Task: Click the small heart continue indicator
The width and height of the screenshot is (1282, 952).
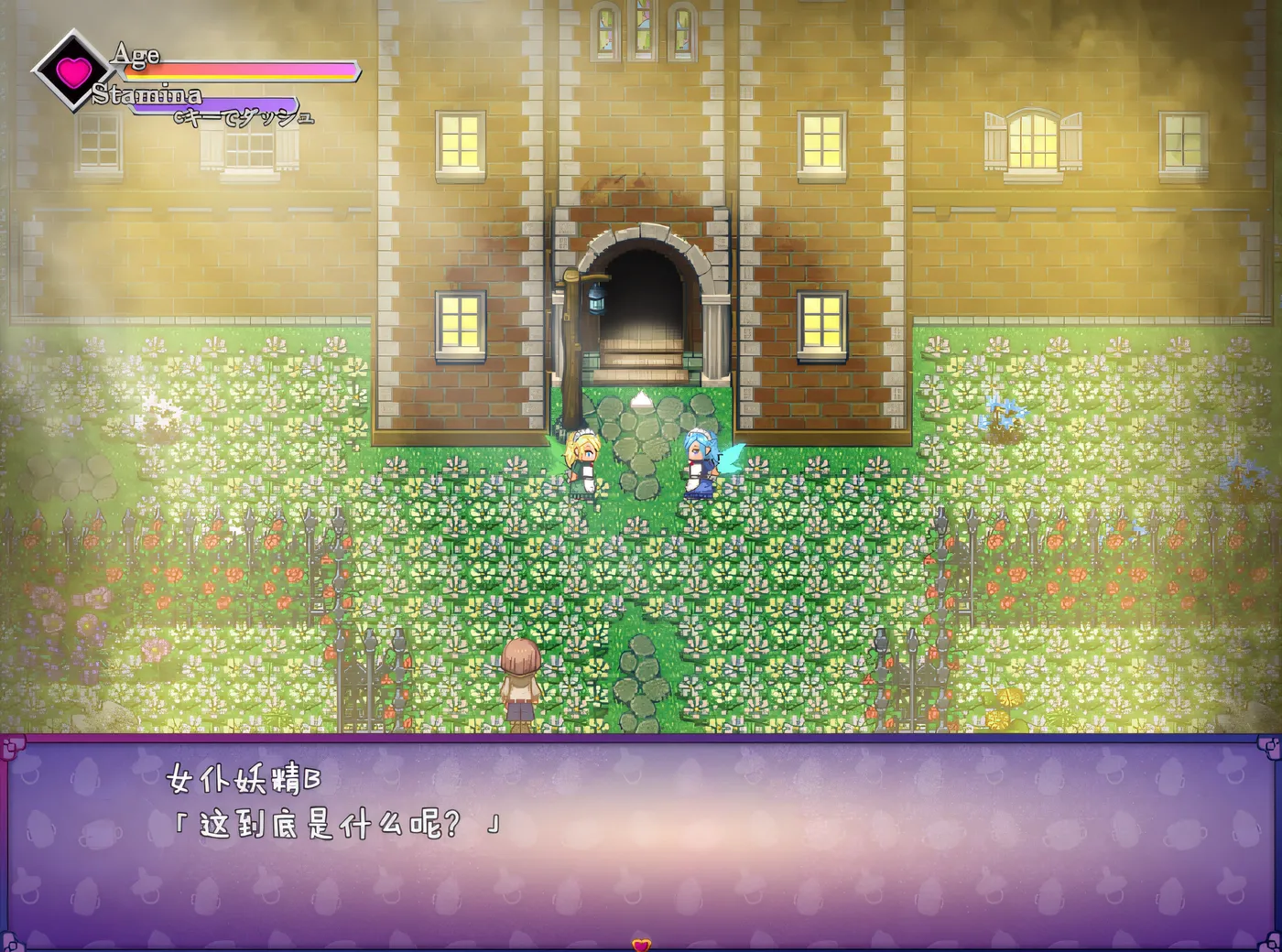Action: pyautogui.click(x=641, y=944)
